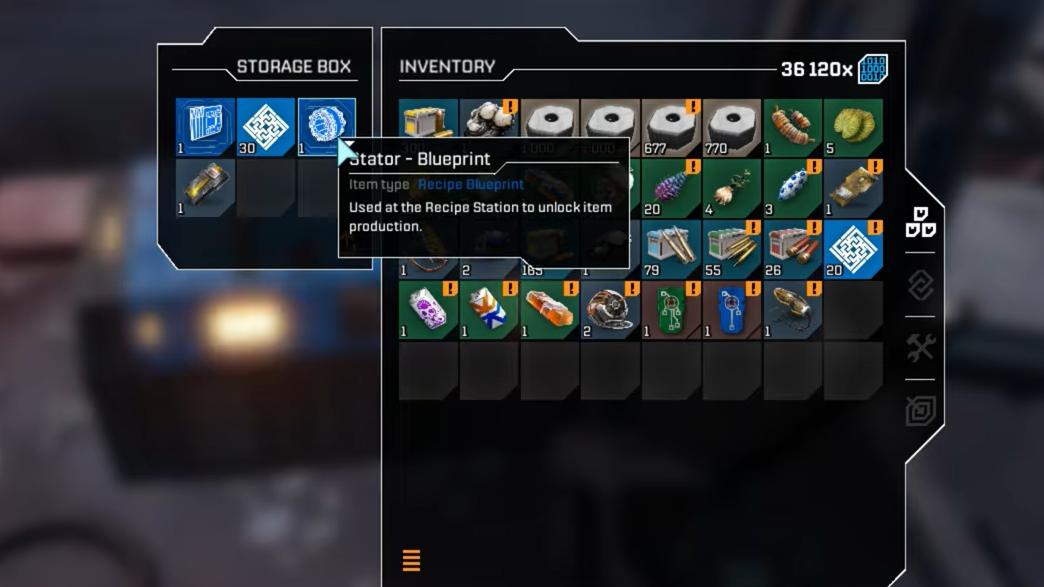1044x587 pixels.
Task: Click the orange inventory sort lines icon
Action: (411, 560)
